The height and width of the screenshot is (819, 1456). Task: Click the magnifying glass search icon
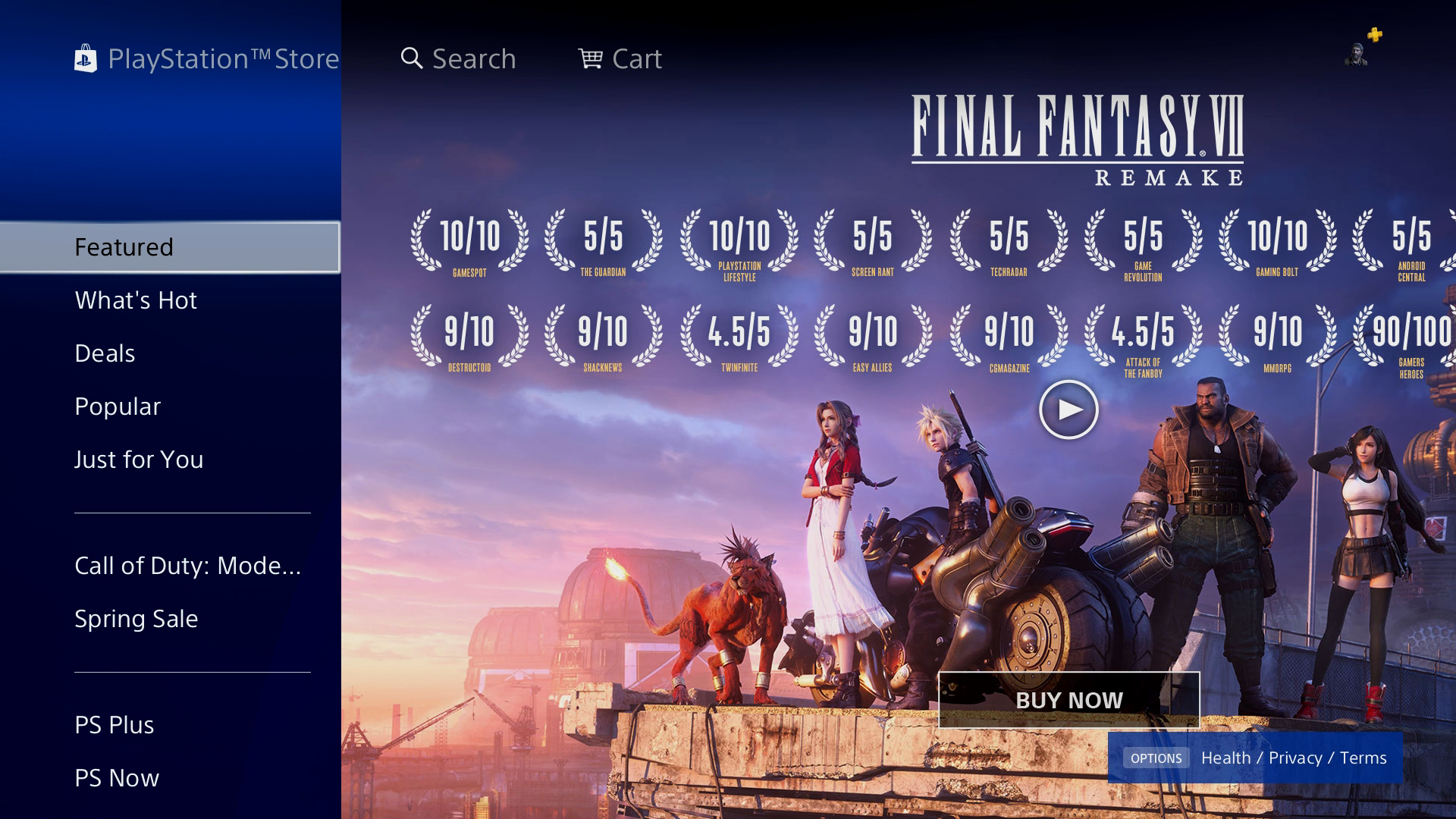coord(412,58)
